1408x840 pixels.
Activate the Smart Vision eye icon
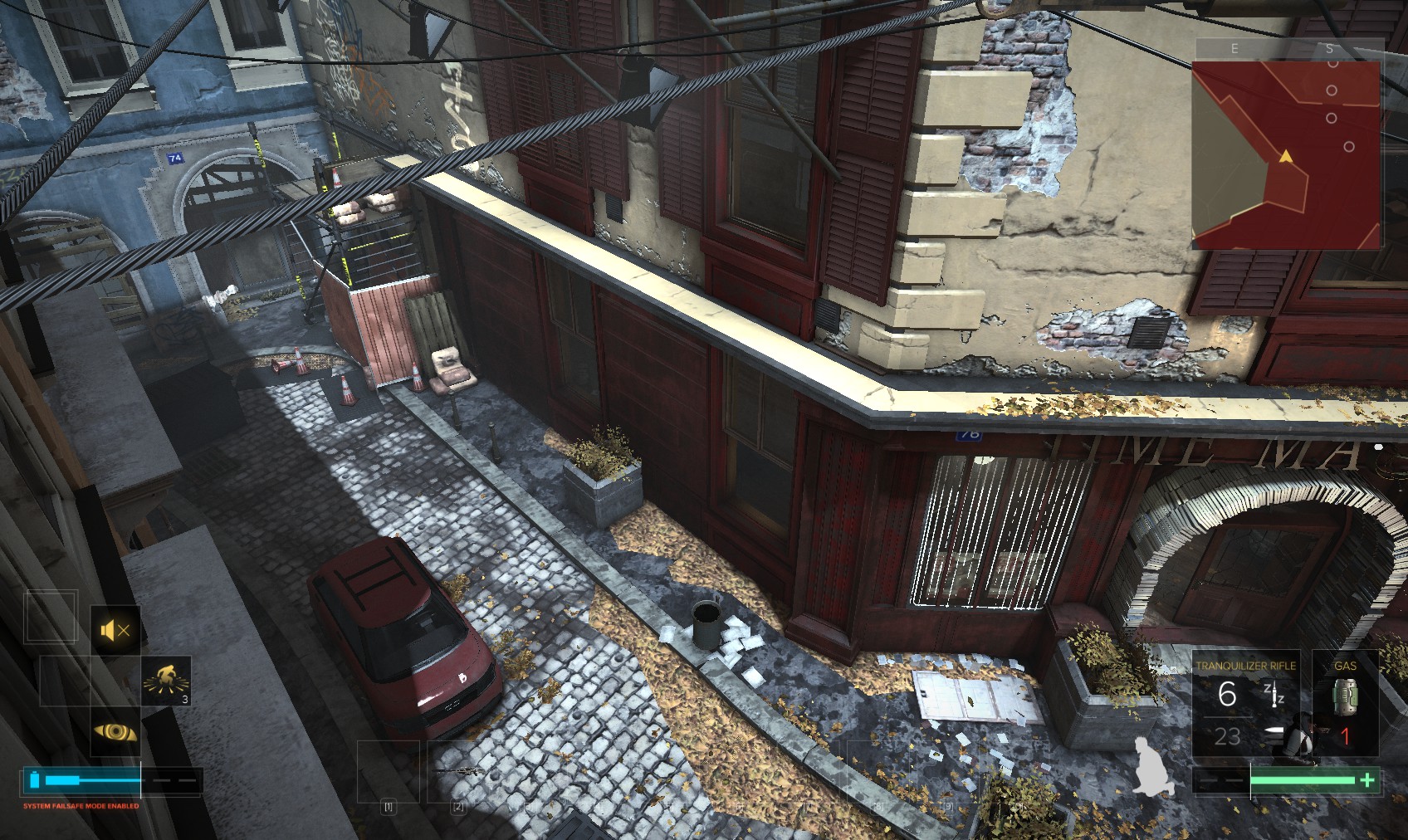click(115, 731)
